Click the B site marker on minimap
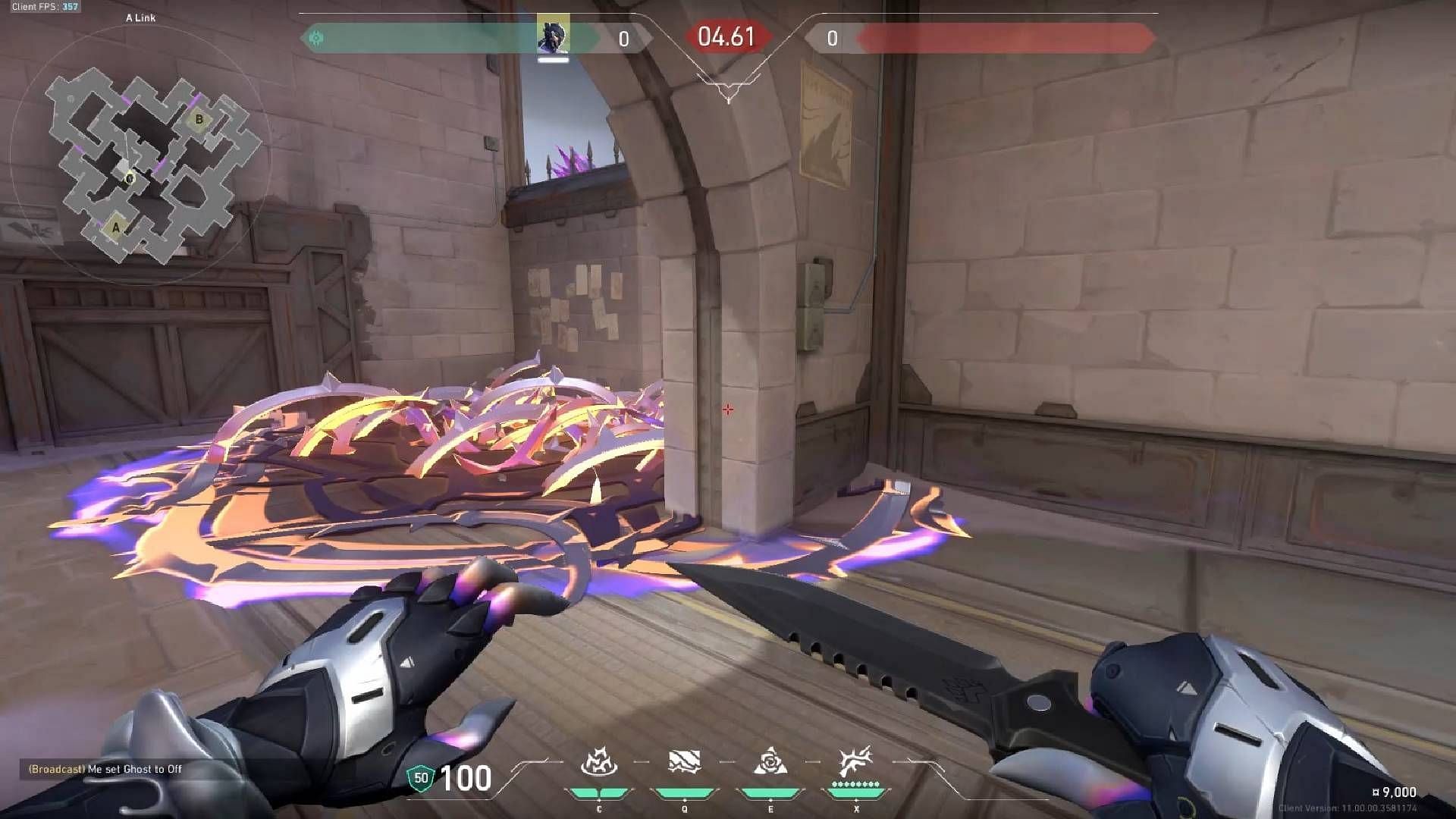This screenshot has width=1456, height=819. point(199,118)
